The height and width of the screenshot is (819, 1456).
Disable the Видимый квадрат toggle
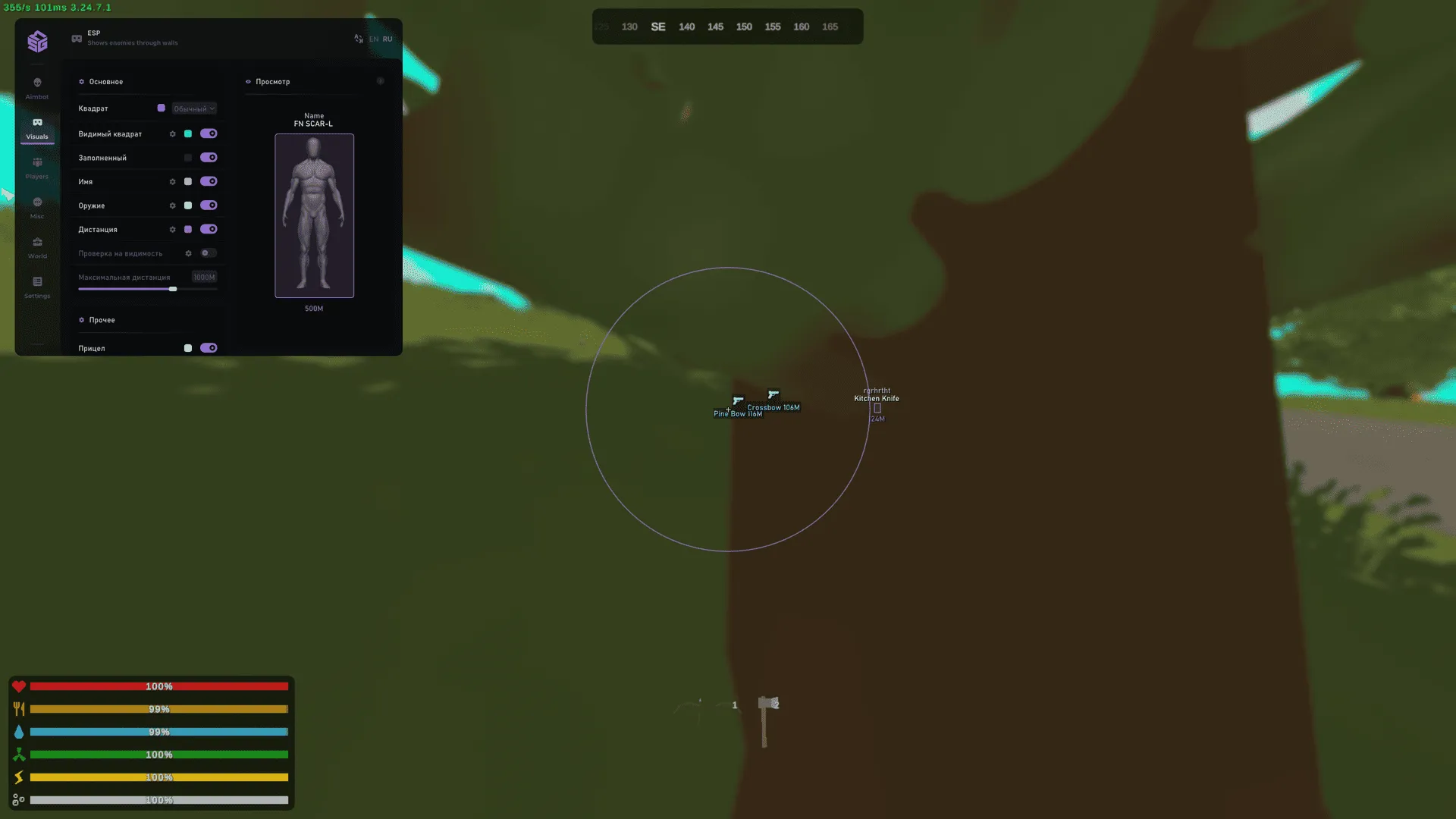click(209, 133)
